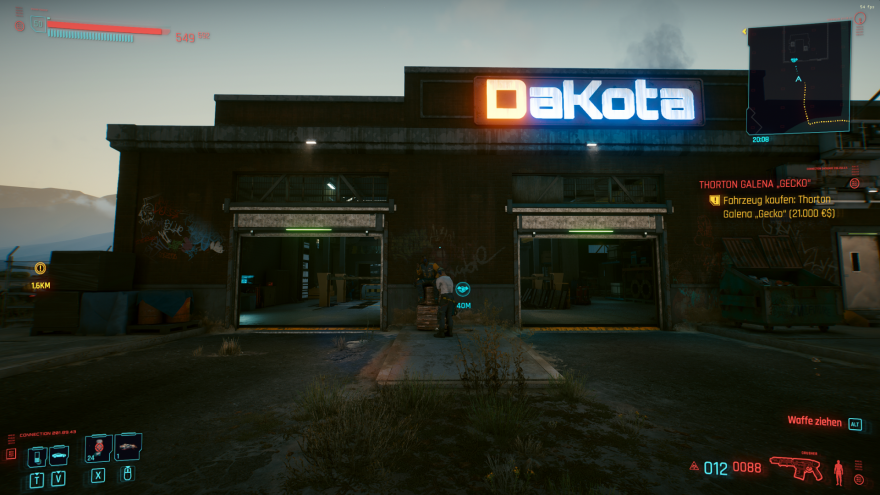Open the minimap in the corner
This screenshot has width=880, height=495.
pos(798,77)
